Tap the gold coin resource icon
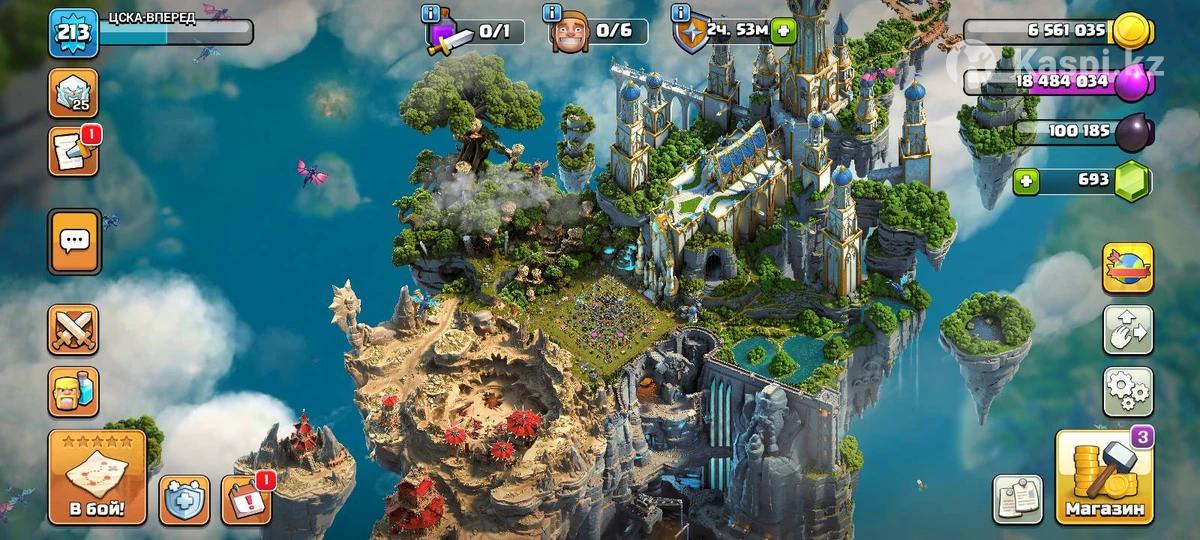The image size is (1200, 540). point(1133,30)
